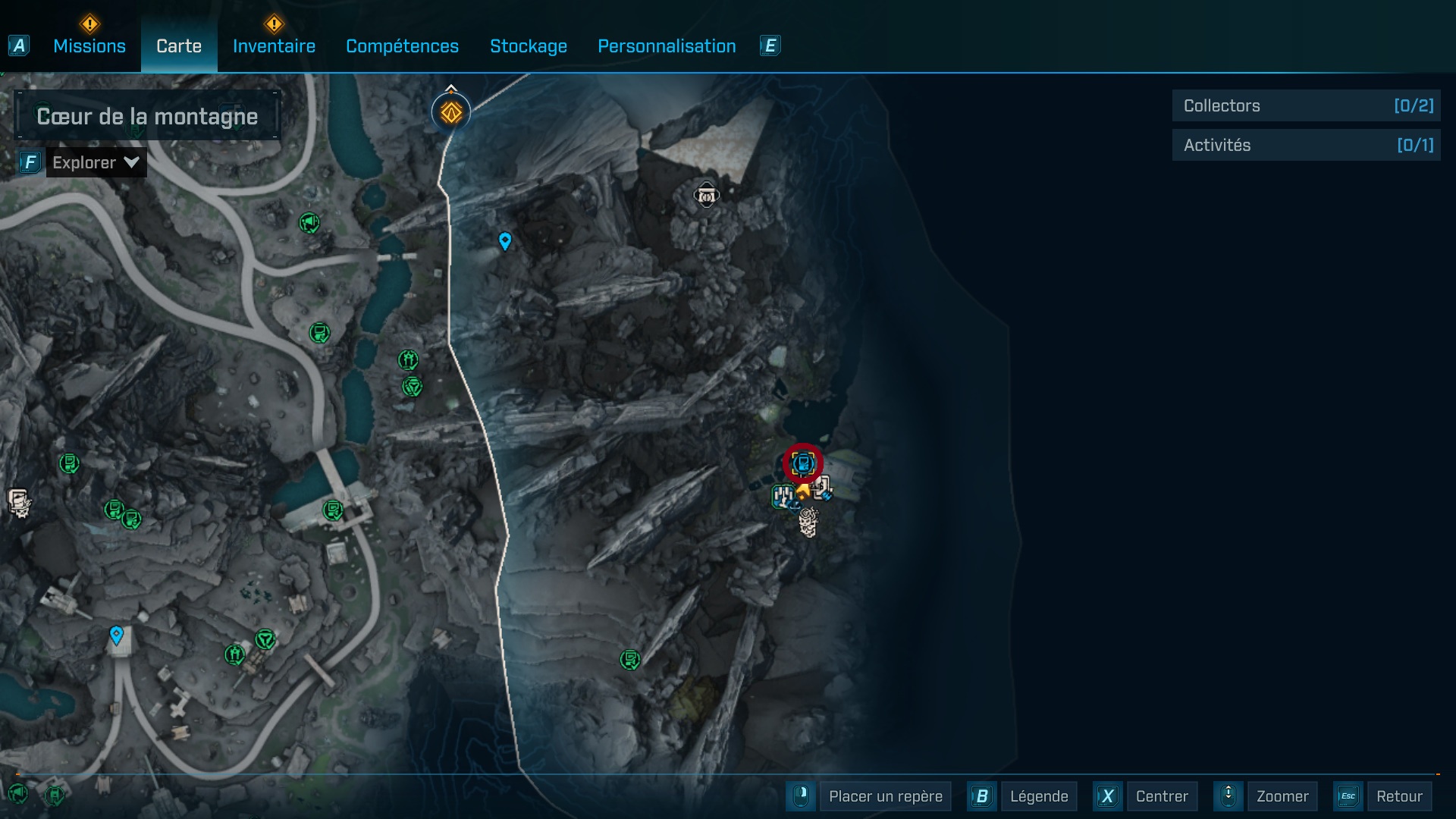The width and height of the screenshot is (1456, 819).
Task: Select the Carte tab
Action: 179,46
